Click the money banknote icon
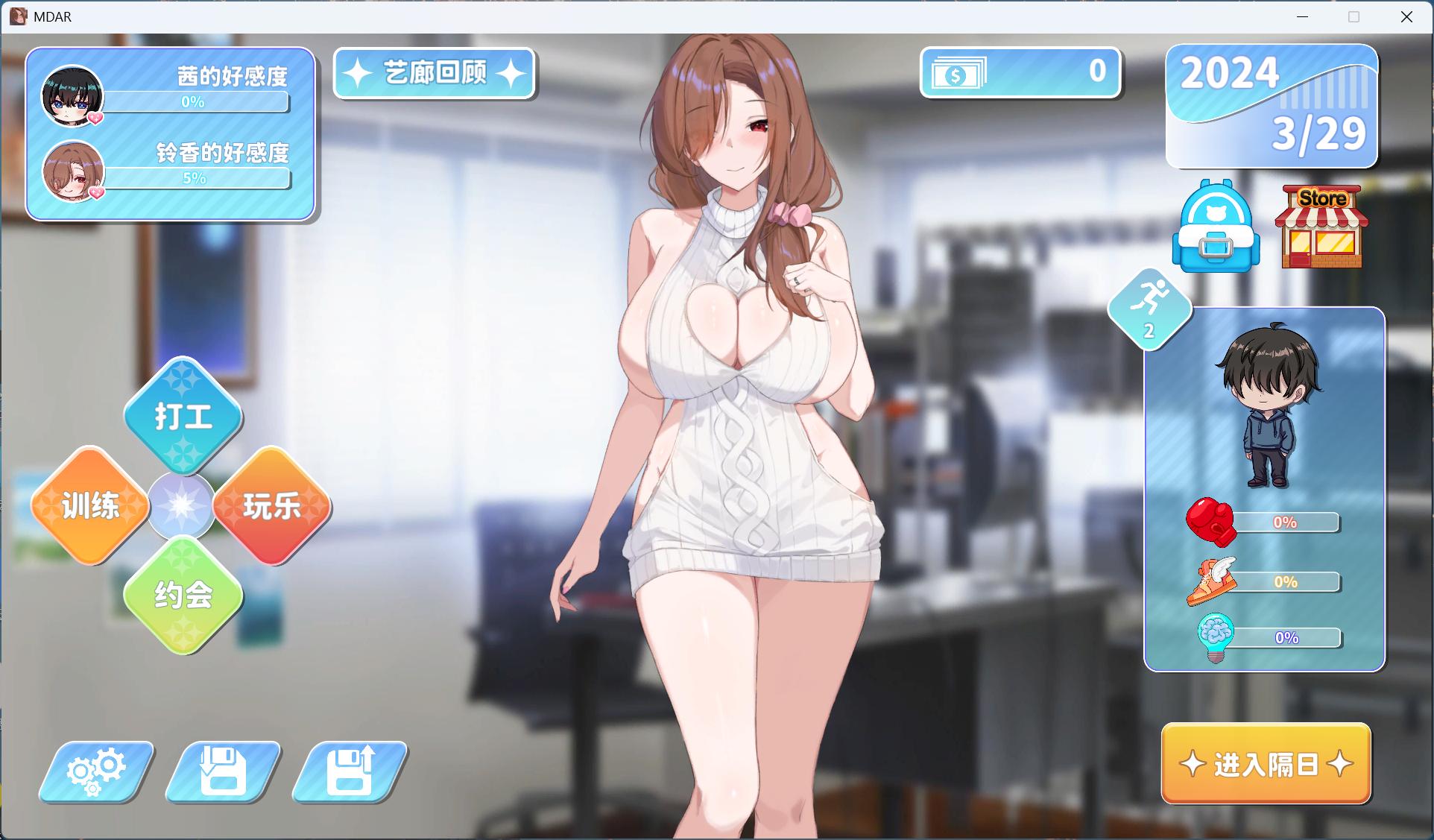The height and width of the screenshot is (840, 1434). pyautogui.click(x=959, y=72)
